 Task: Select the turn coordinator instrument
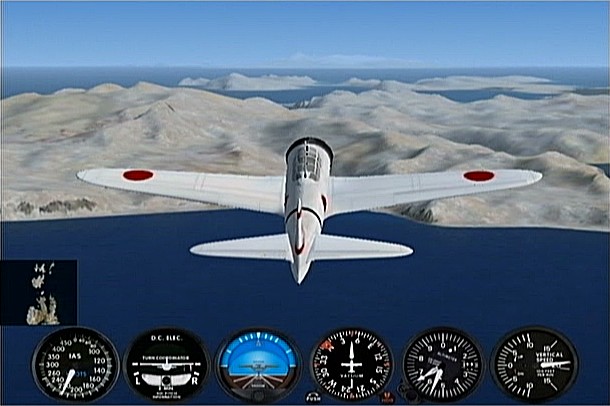pos(166,364)
